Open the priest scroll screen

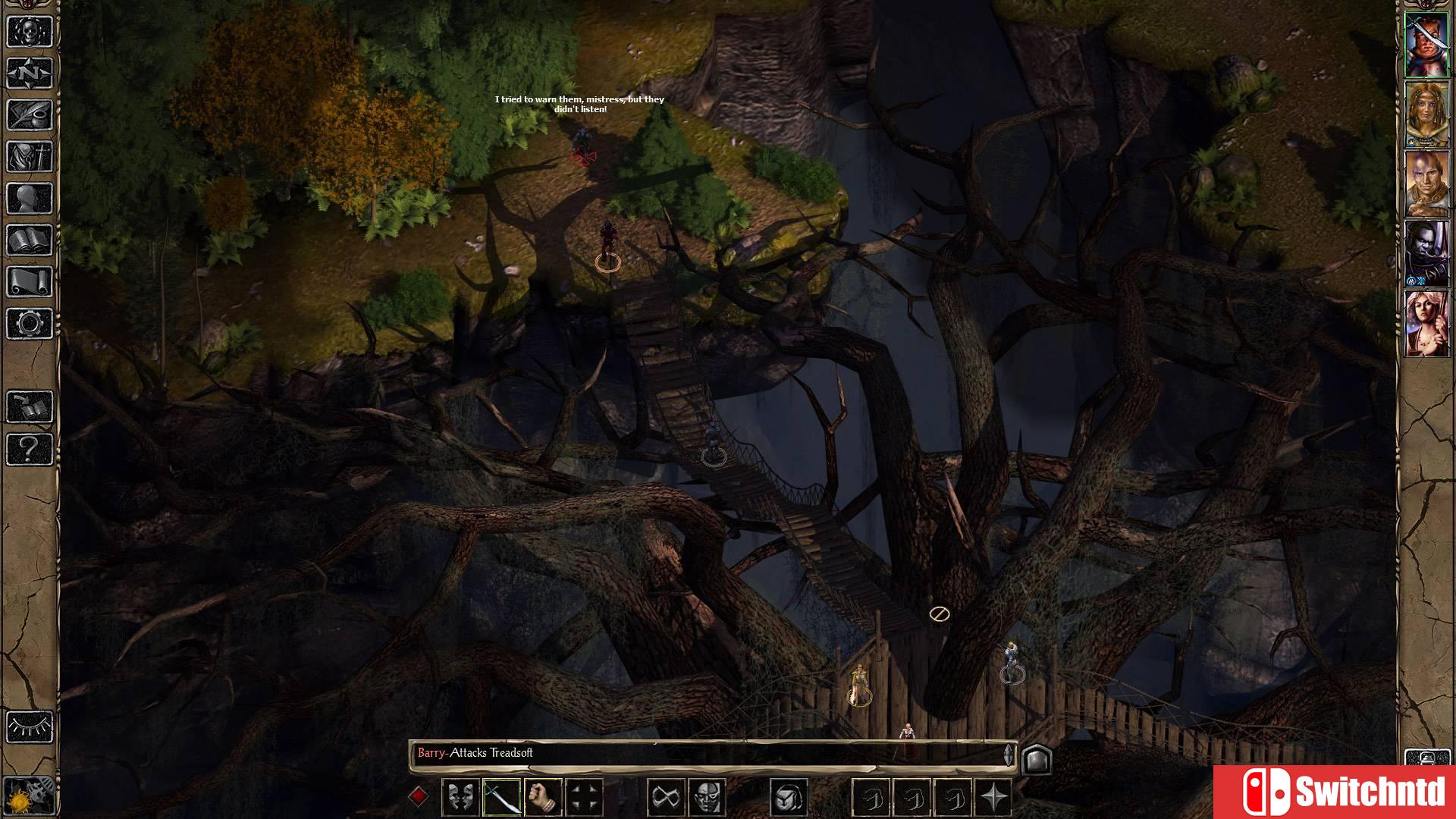click(30, 282)
